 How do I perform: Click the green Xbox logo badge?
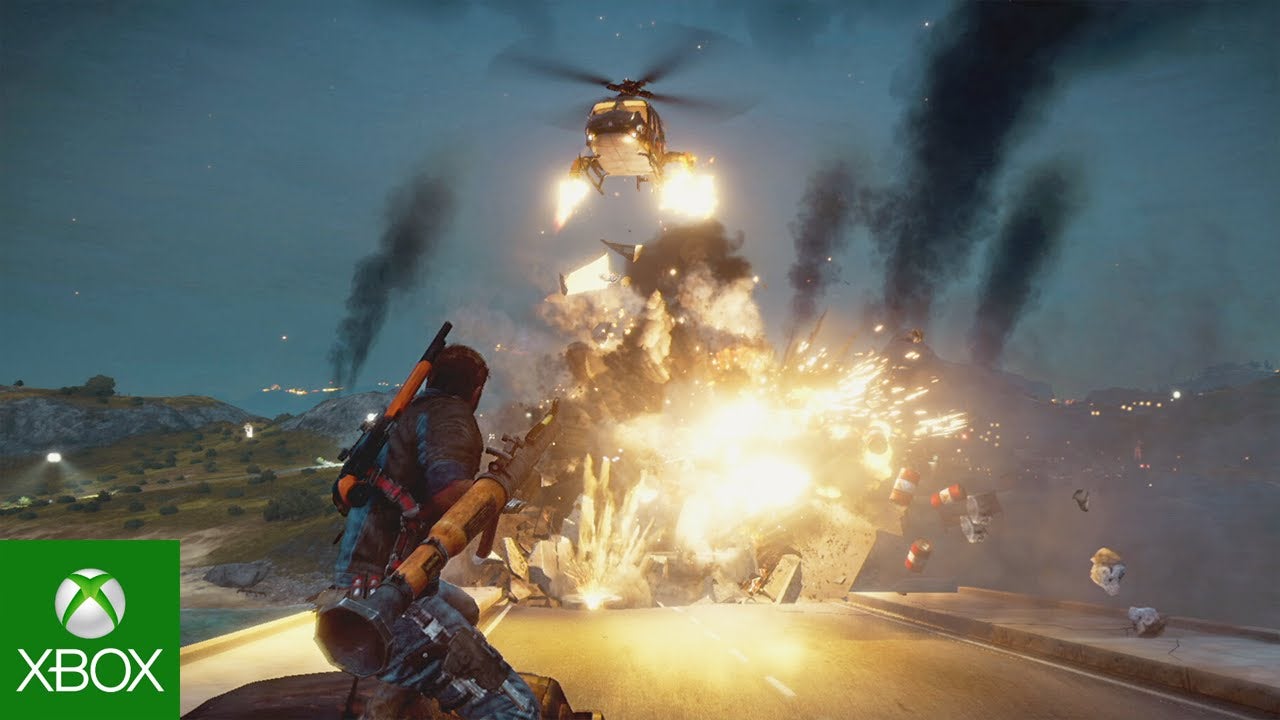pyautogui.click(x=89, y=629)
